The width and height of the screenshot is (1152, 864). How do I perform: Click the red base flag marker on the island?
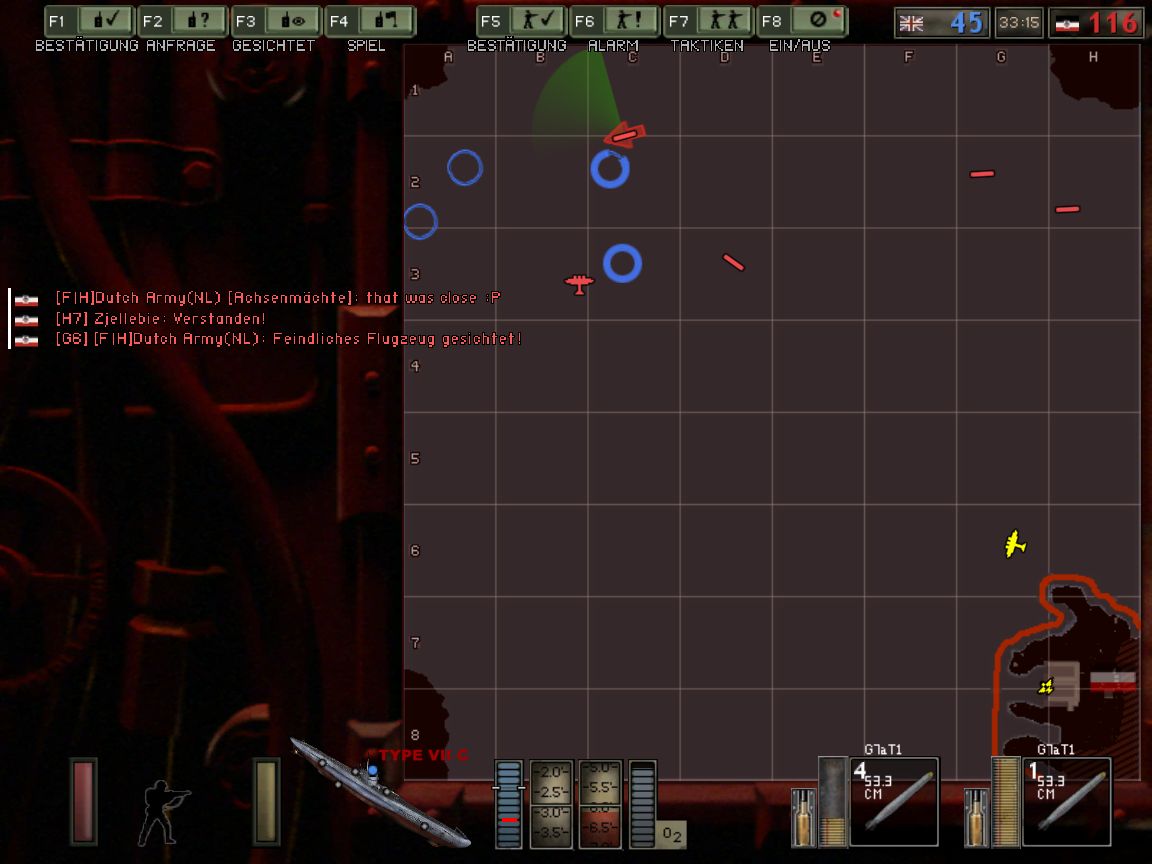pos(1112,682)
